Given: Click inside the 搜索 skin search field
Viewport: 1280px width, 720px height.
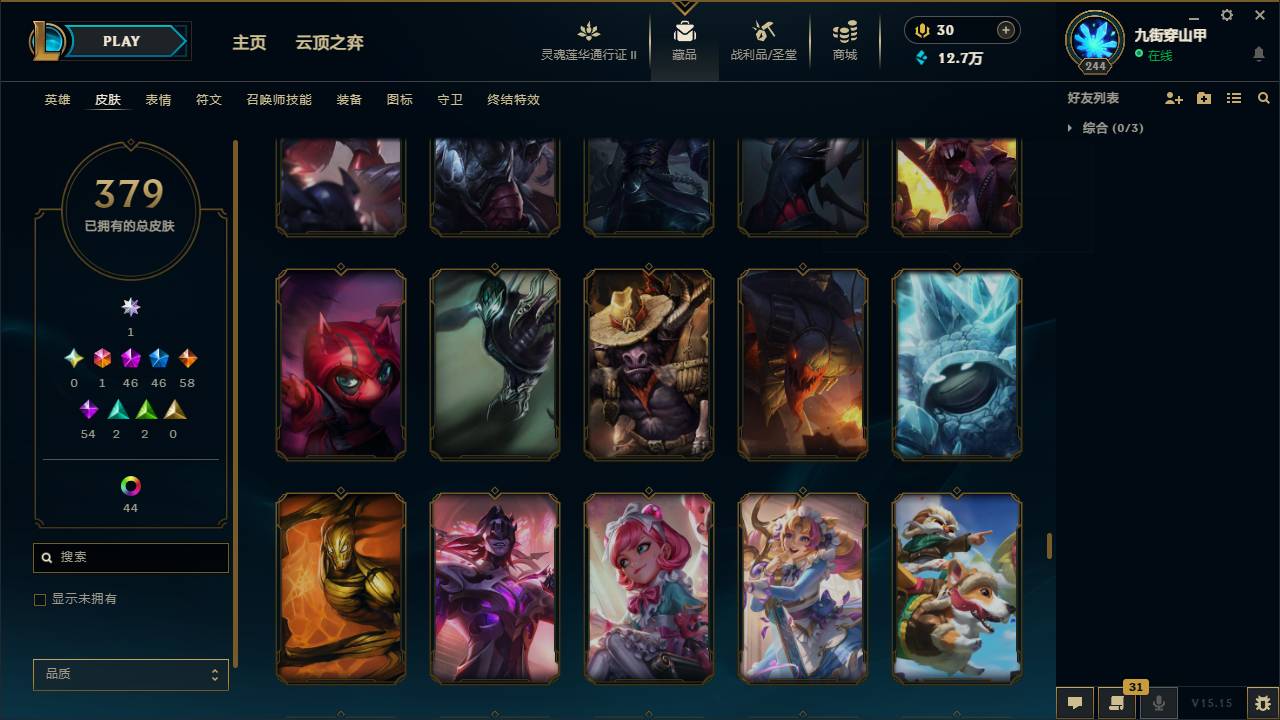Looking at the screenshot, I should coord(130,557).
